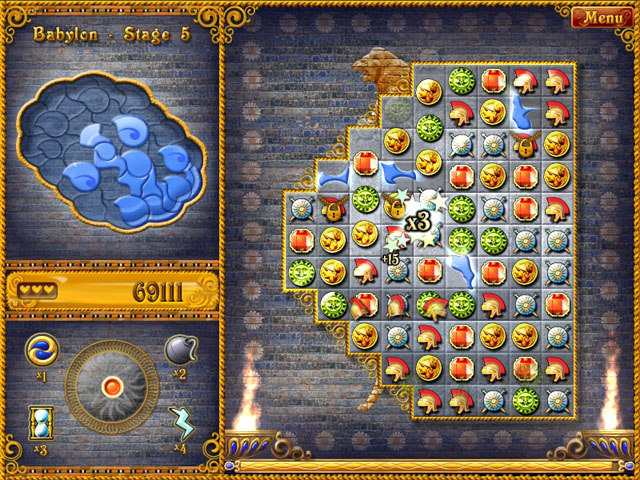Click the orange gem in the sun dial

pyautogui.click(x=111, y=386)
